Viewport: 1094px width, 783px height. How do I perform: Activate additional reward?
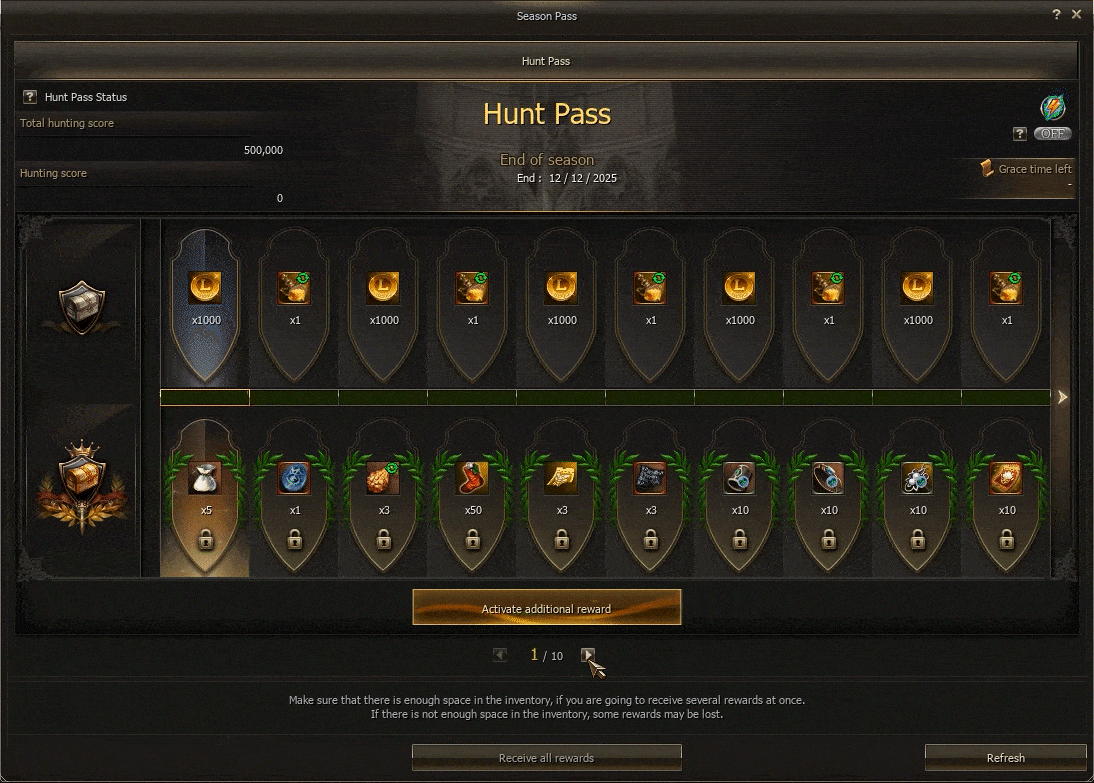click(x=546, y=608)
